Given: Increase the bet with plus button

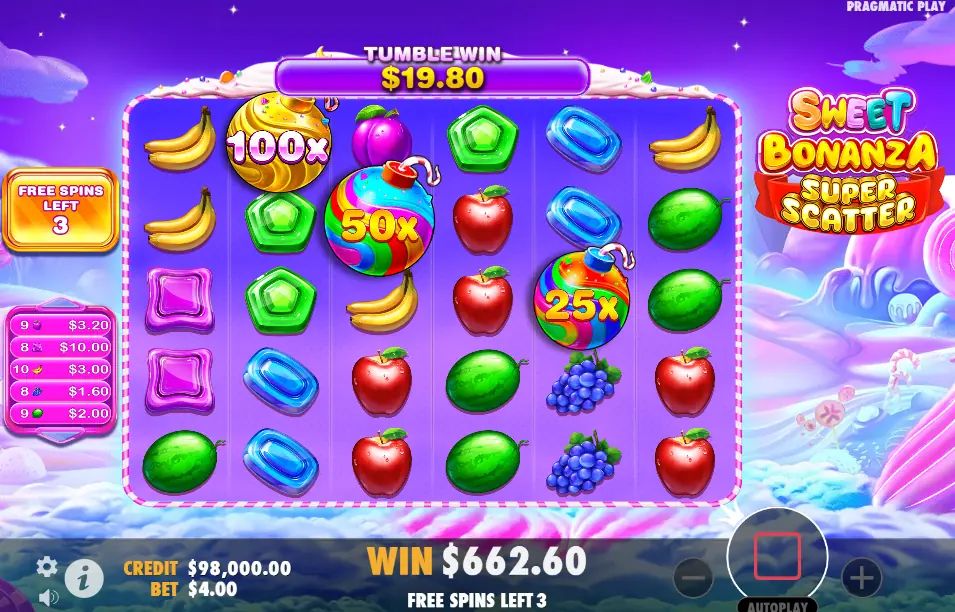Looking at the screenshot, I should pos(861,577).
